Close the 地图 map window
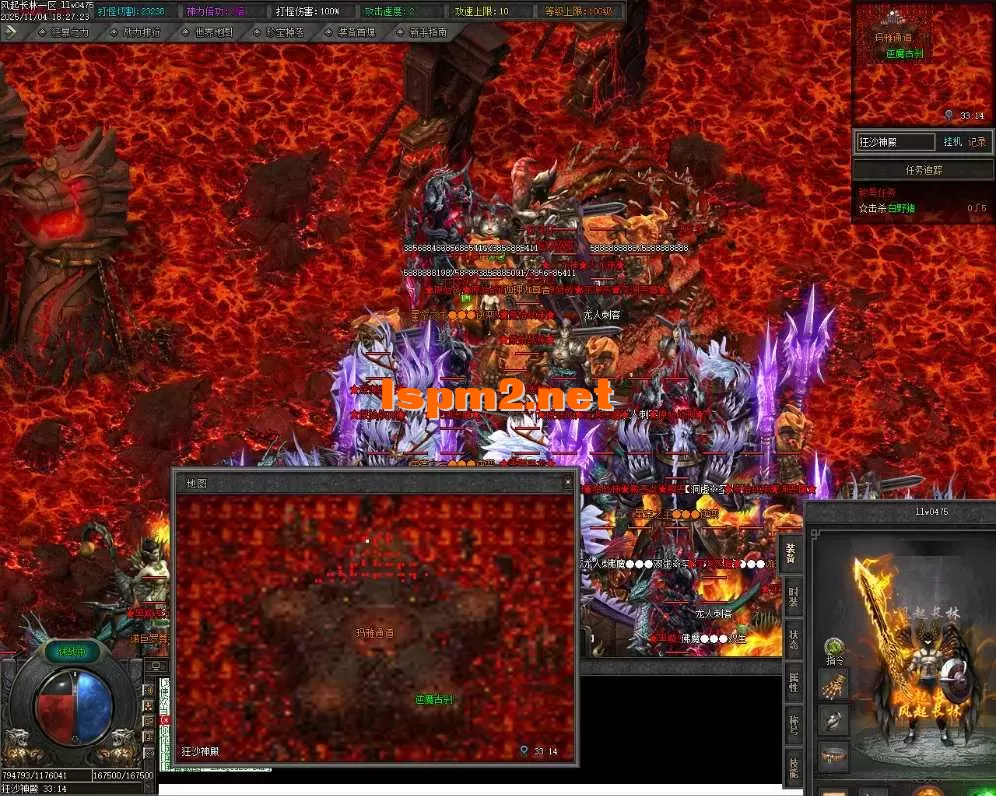 tap(569, 483)
